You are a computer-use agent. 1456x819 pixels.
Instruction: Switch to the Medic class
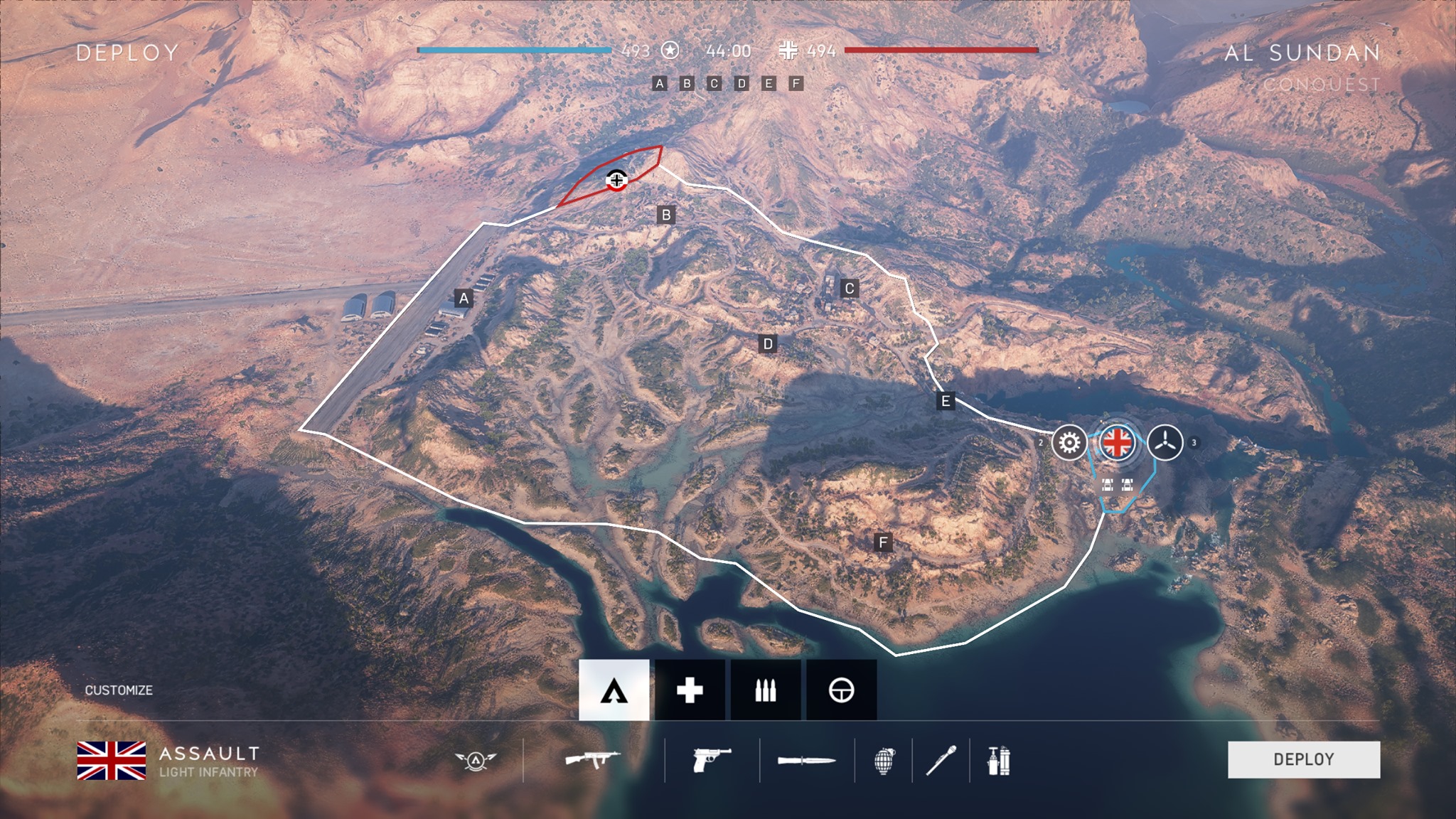(690, 690)
